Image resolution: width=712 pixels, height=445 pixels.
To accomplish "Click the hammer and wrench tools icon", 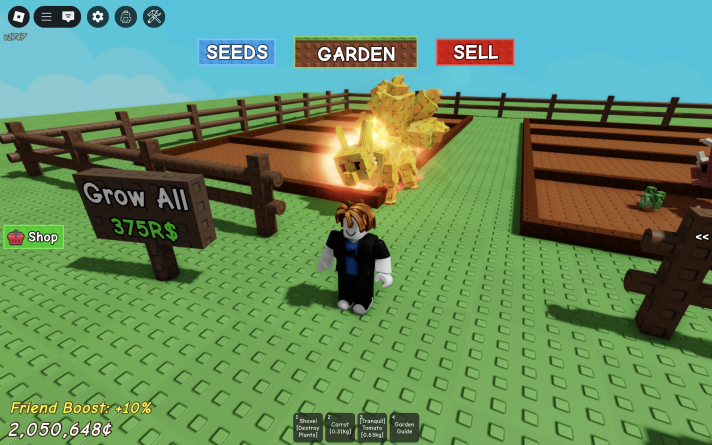I will coord(154,17).
